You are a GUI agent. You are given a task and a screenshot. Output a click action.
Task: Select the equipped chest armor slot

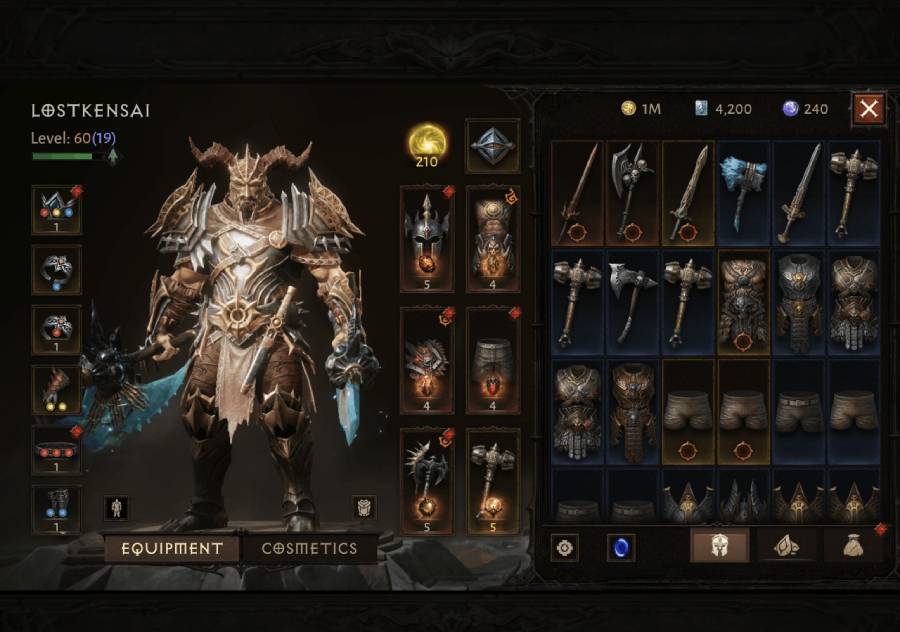492,238
